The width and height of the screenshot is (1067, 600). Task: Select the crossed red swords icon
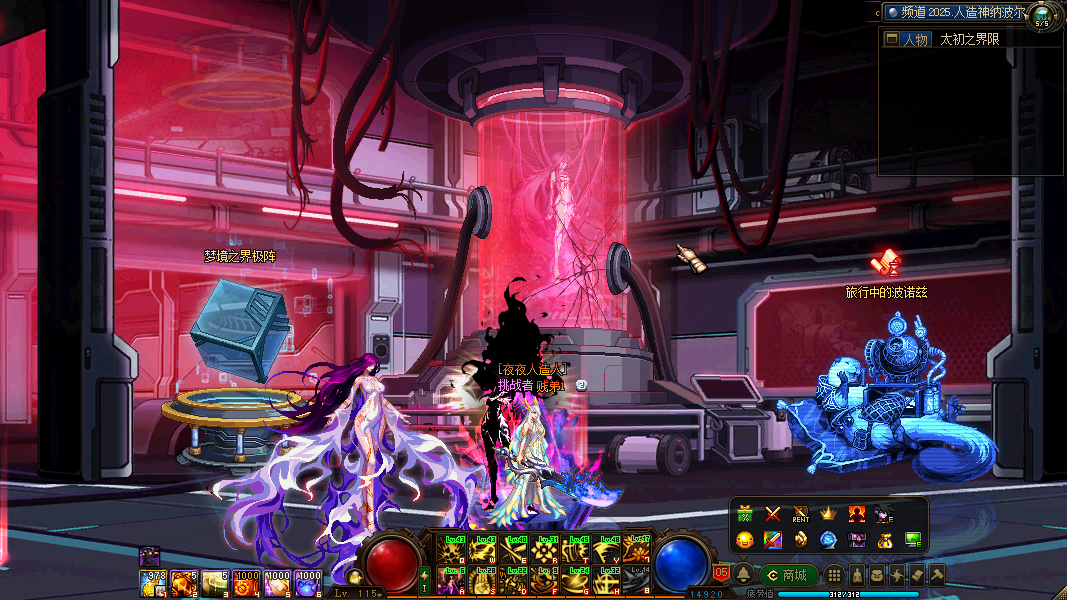773,514
